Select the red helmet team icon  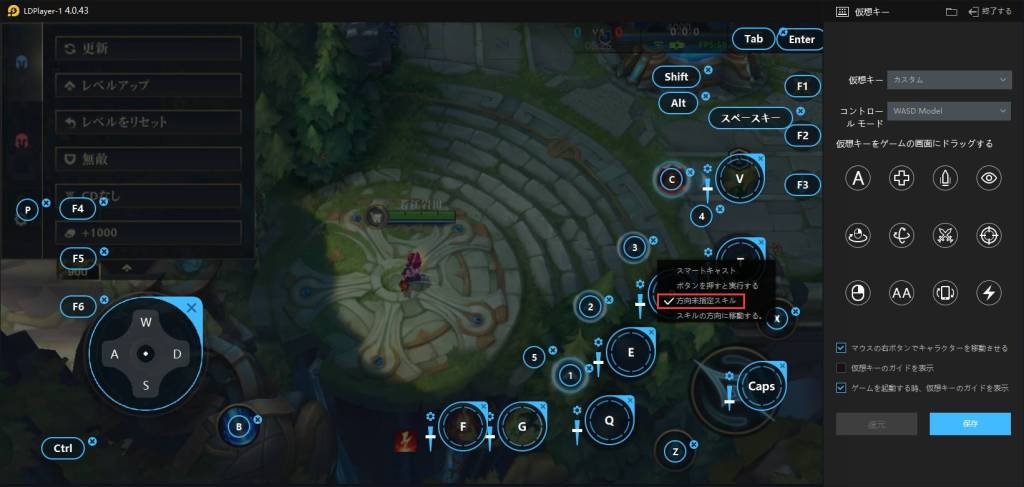pos(21,140)
